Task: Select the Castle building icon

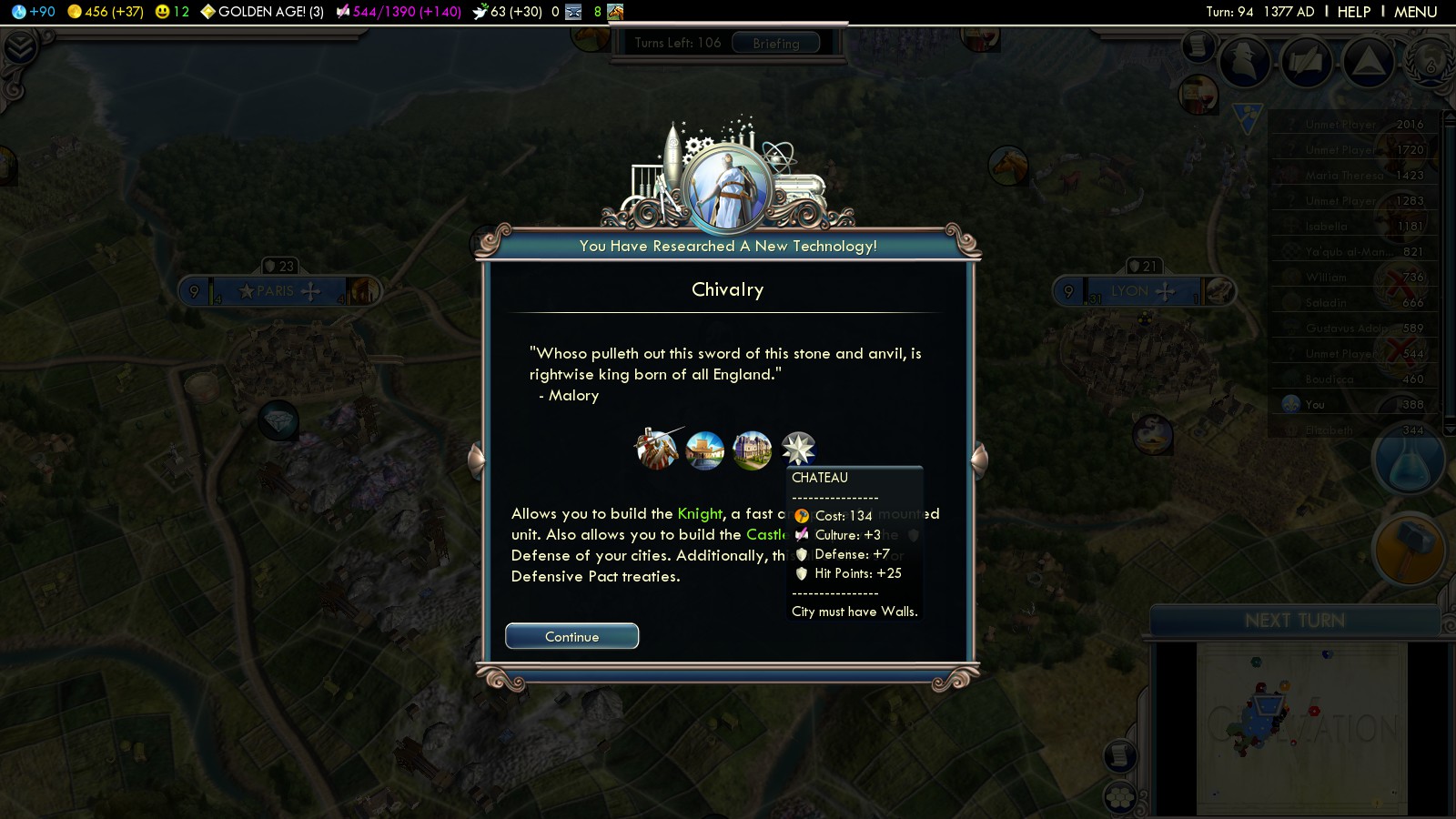Action: coord(704,450)
